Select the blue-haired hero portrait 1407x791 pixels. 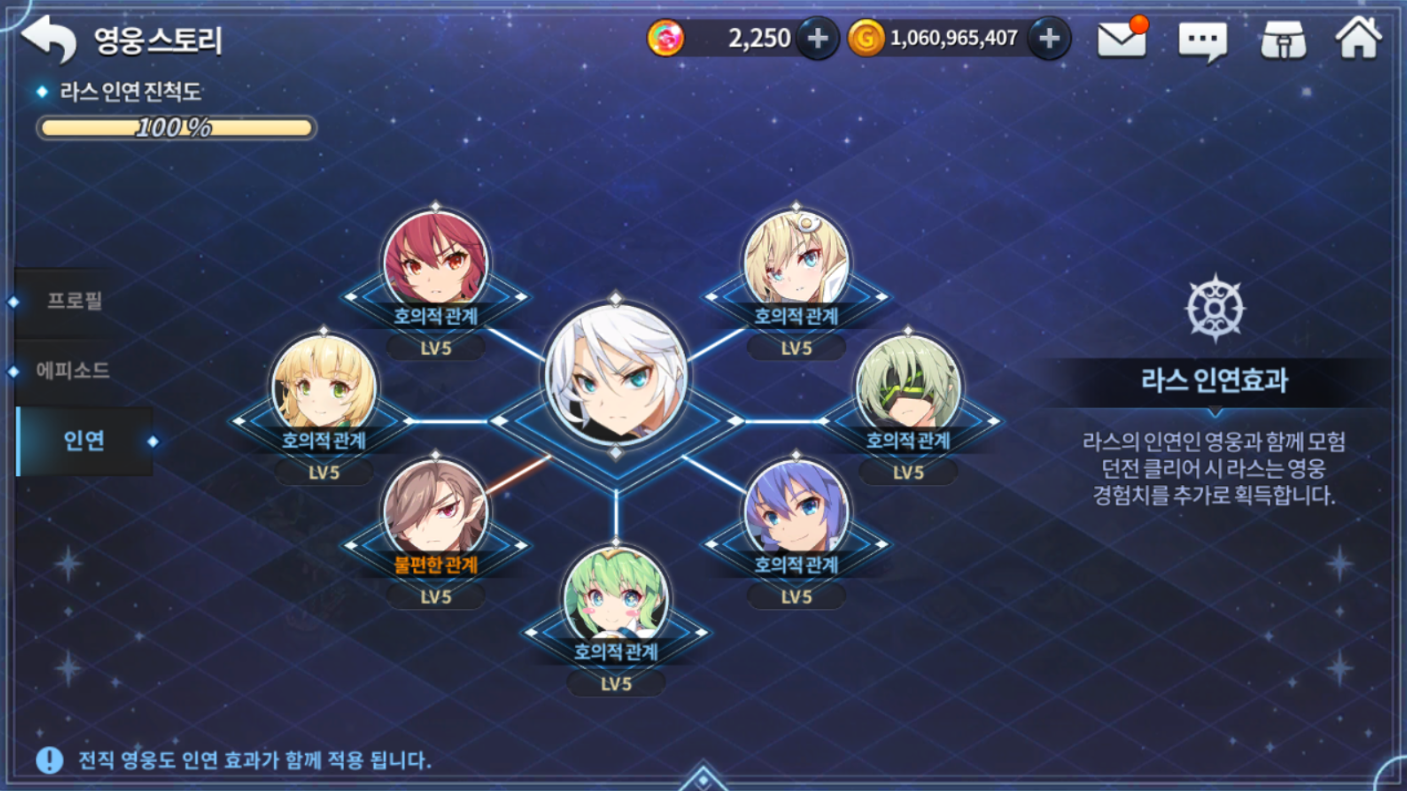click(x=796, y=509)
